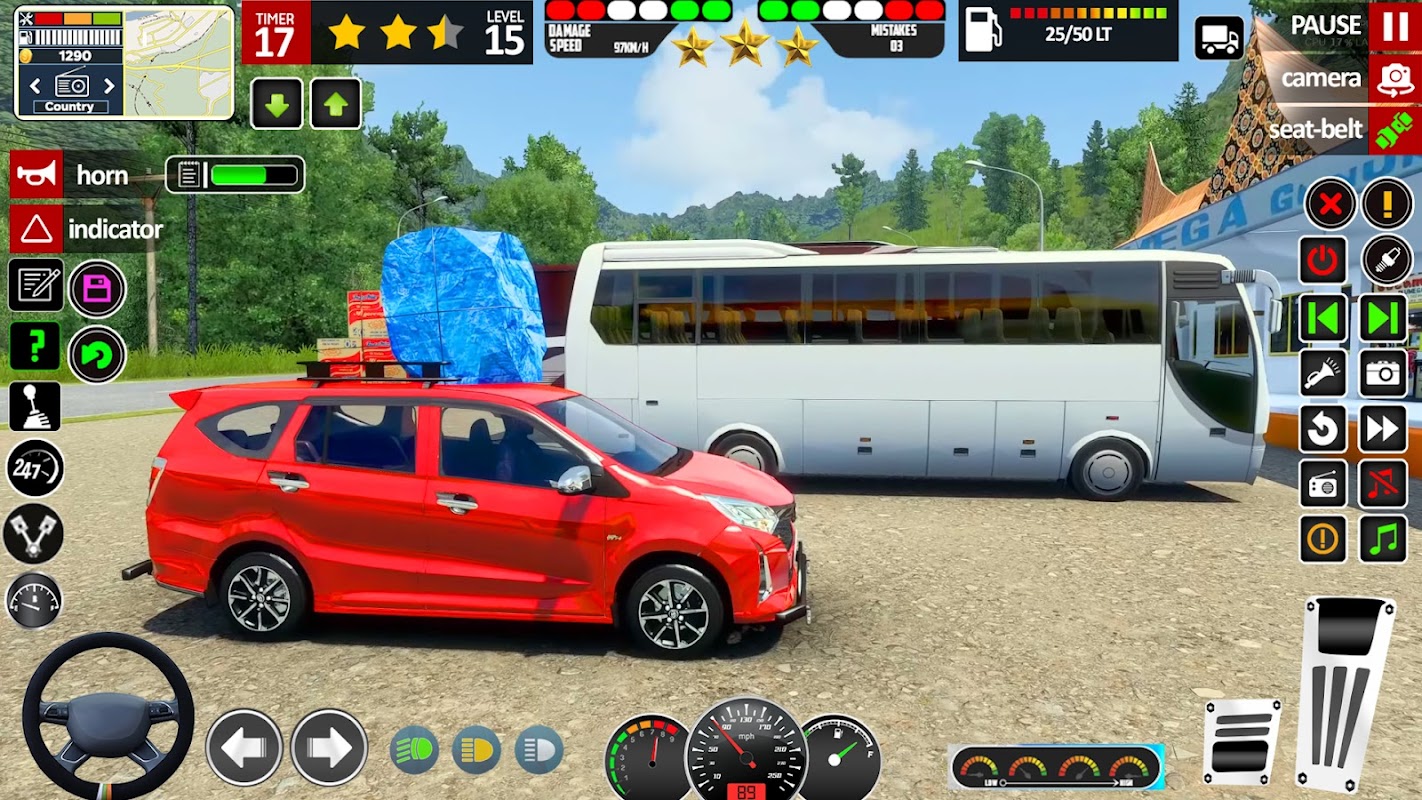This screenshot has width=1422, height=800.
Task: Apply the brake pedal
Action: point(1241,738)
